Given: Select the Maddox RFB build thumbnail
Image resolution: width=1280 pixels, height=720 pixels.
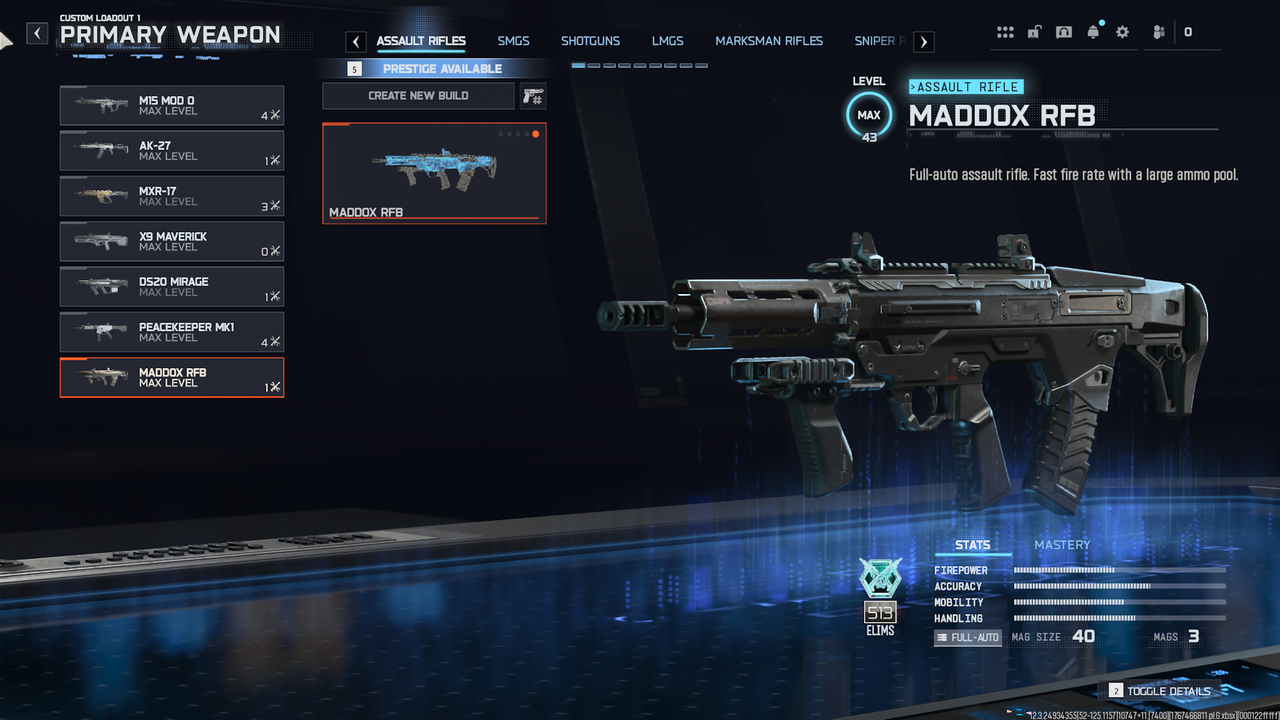Looking at the screenshot, I should (434, 173).
